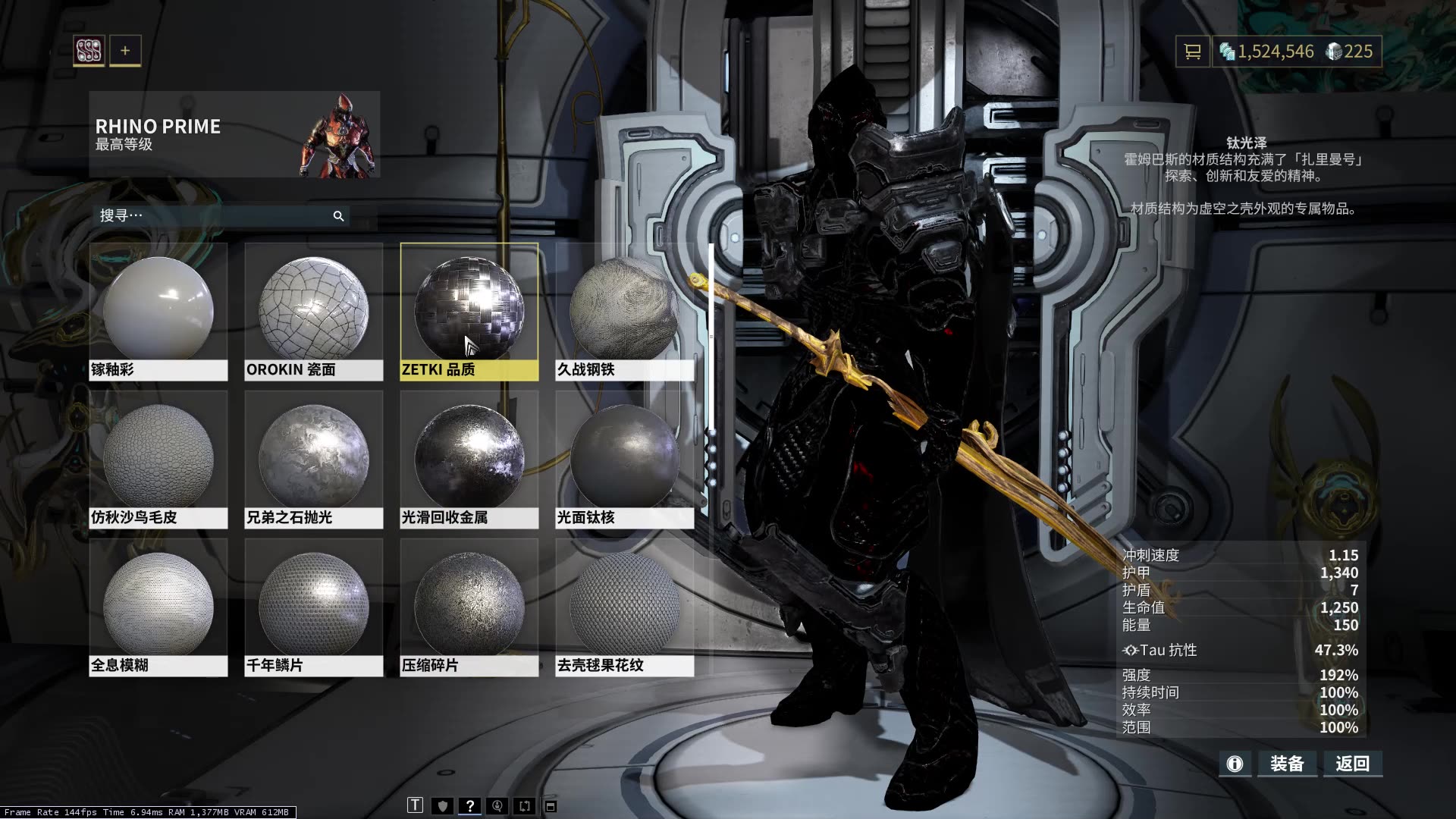
Task: Go back with the 返回 button
Action: point(1353,764)
